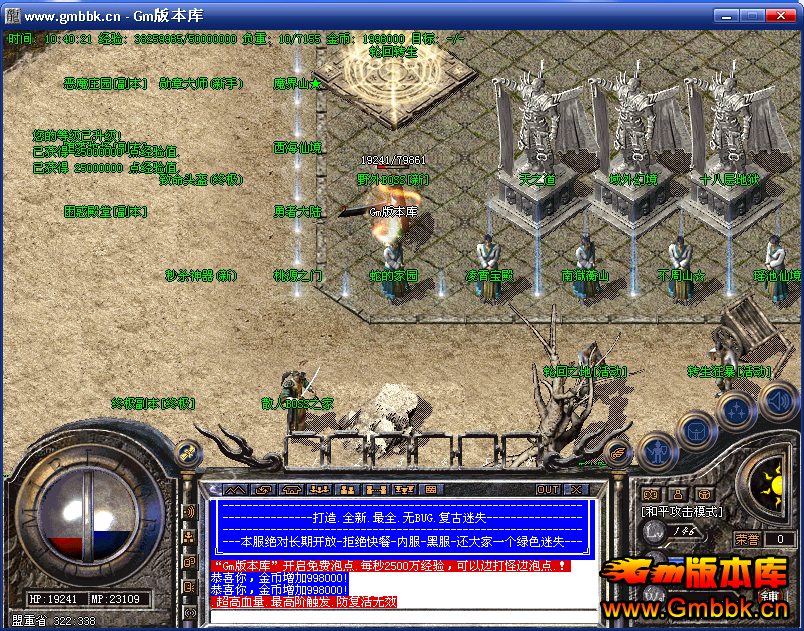Image resolution: width=804 pixels, height=631 pixels.
Task: Click the 荣誉 honor label button
Action: [x=749, y=539]
